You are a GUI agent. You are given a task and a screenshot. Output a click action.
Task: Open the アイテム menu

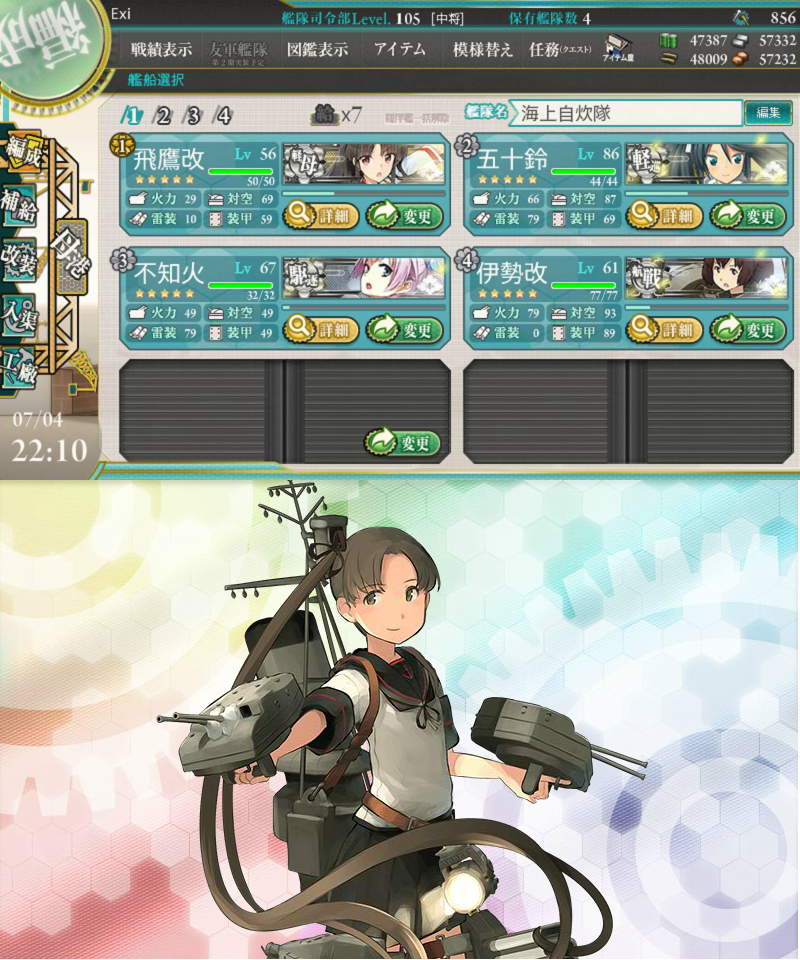tap(399, 49)
